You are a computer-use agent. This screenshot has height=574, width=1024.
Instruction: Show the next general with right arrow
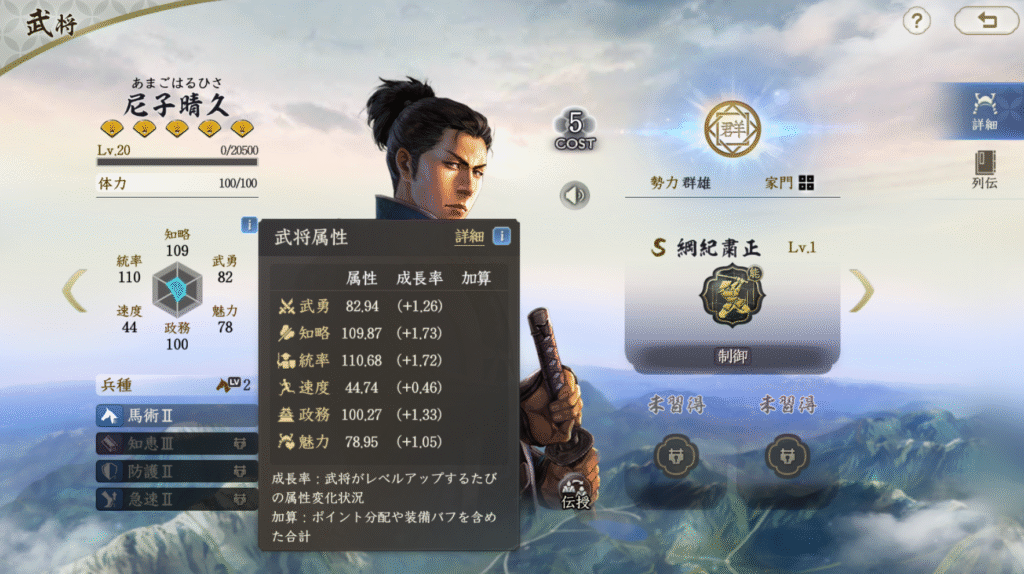tap(861, 290)
